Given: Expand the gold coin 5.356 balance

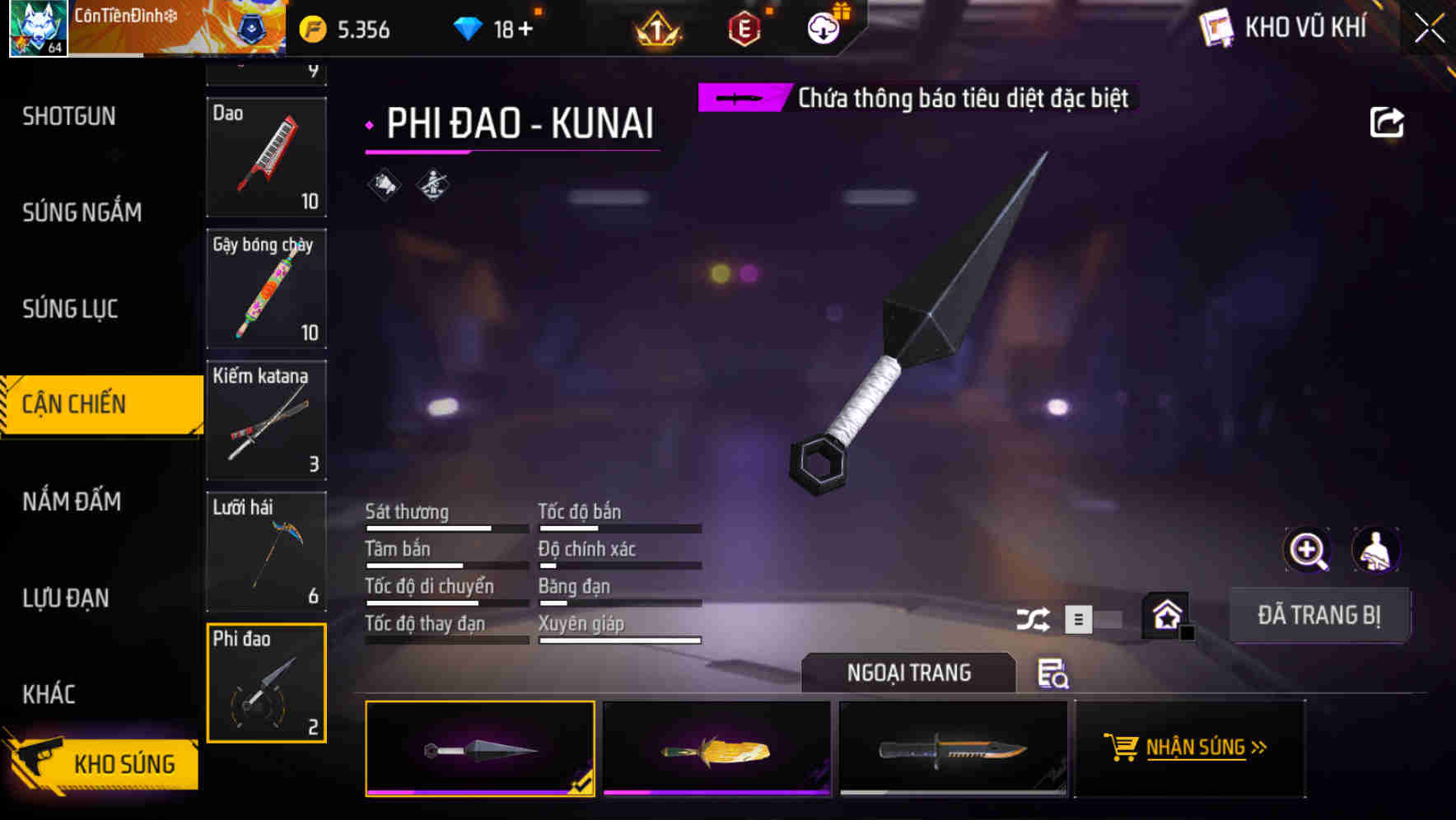Looking at the screenshot, I should click(354, 29).
